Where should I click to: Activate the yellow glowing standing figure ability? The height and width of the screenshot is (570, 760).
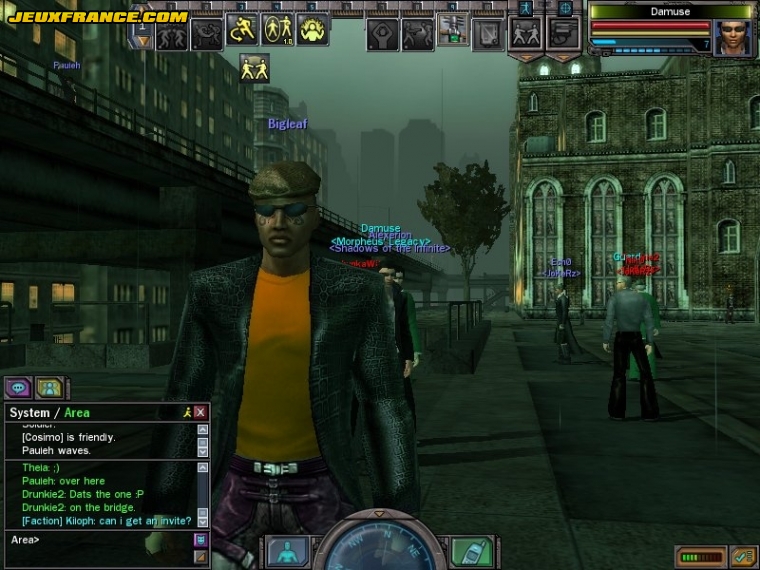click(277, 31)
